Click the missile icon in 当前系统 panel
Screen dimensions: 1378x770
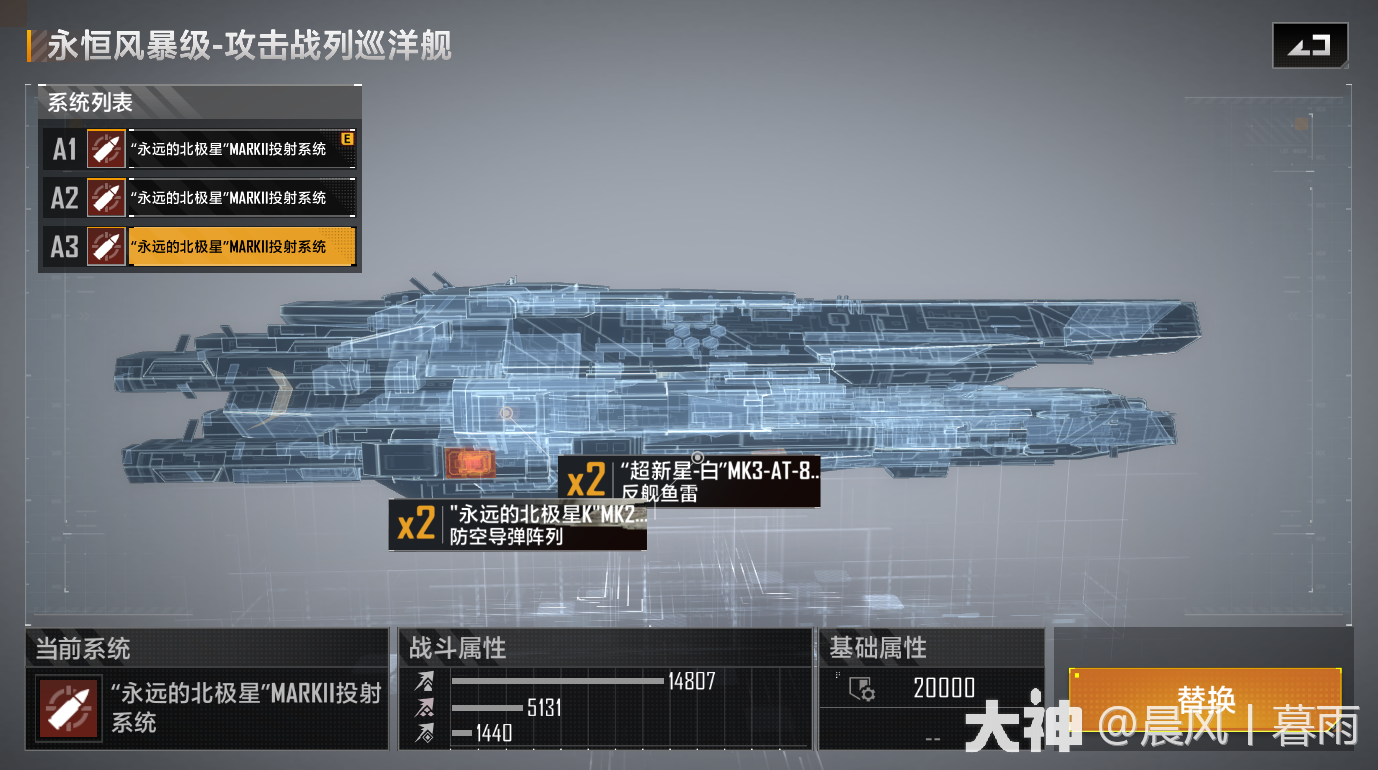click(x=68, y=710)
